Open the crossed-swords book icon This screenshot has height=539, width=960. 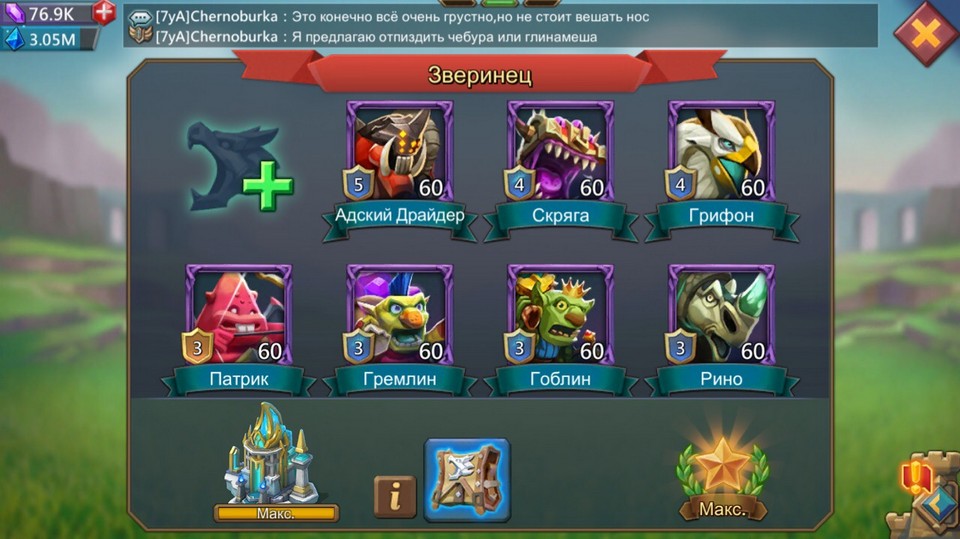(467, 480)
